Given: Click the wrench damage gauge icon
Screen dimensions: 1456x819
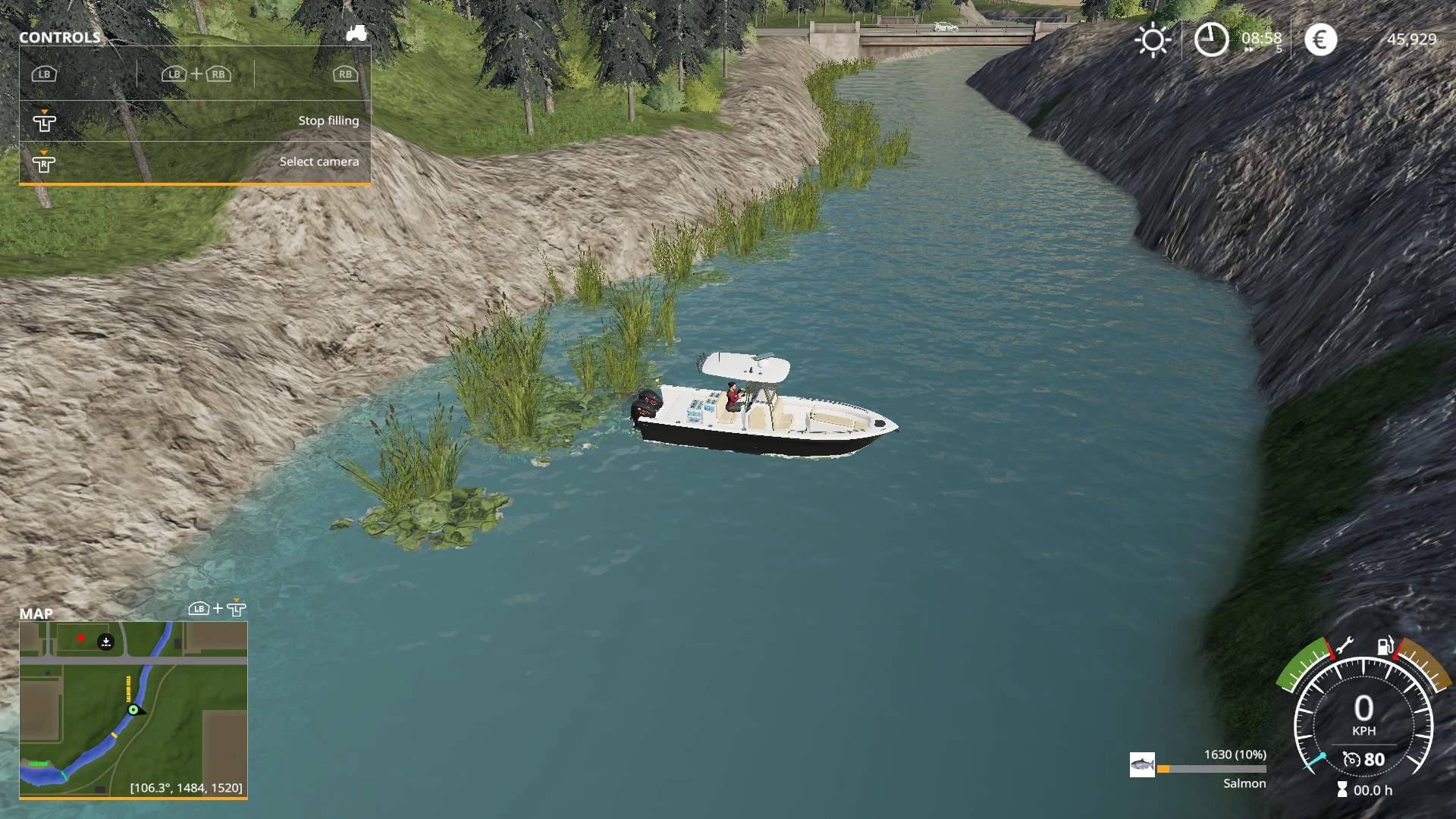Looking at the screenshot, I should (x=1343, y=646).
